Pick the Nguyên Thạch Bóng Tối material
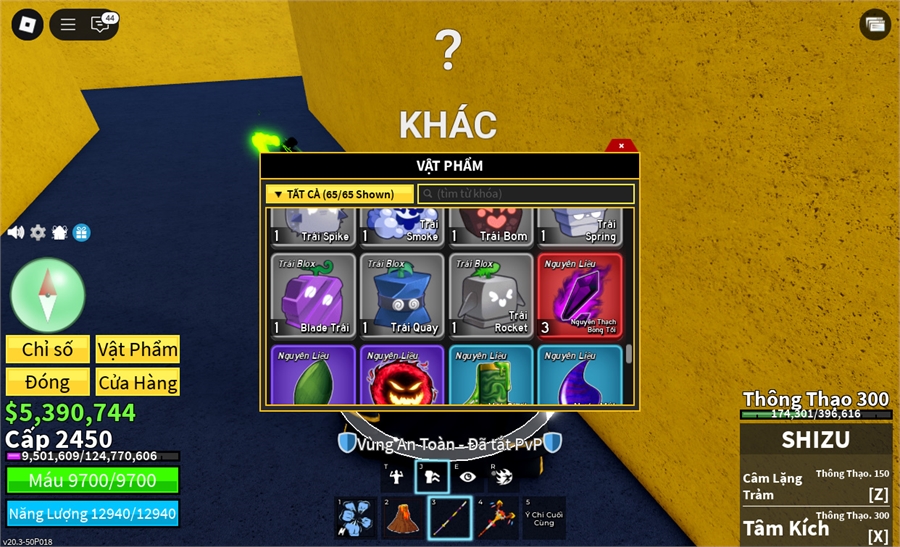 point(579,295)
